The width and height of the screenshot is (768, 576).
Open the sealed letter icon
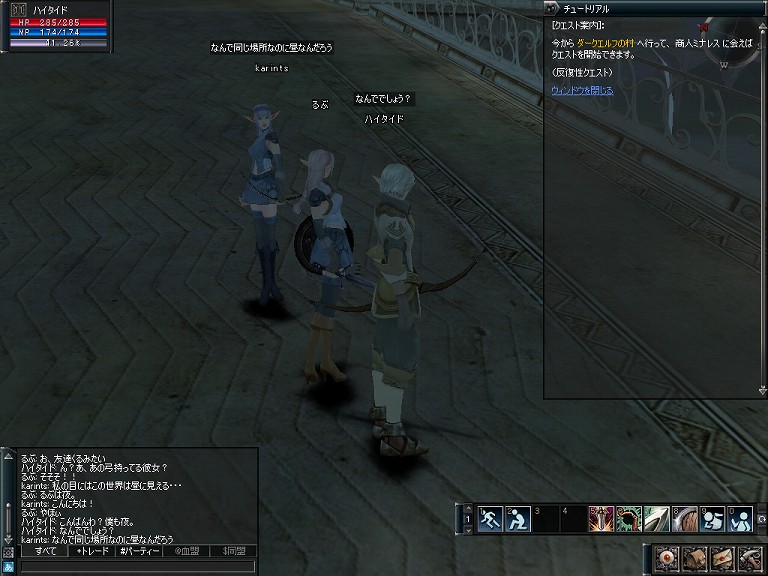click(722, 557)
